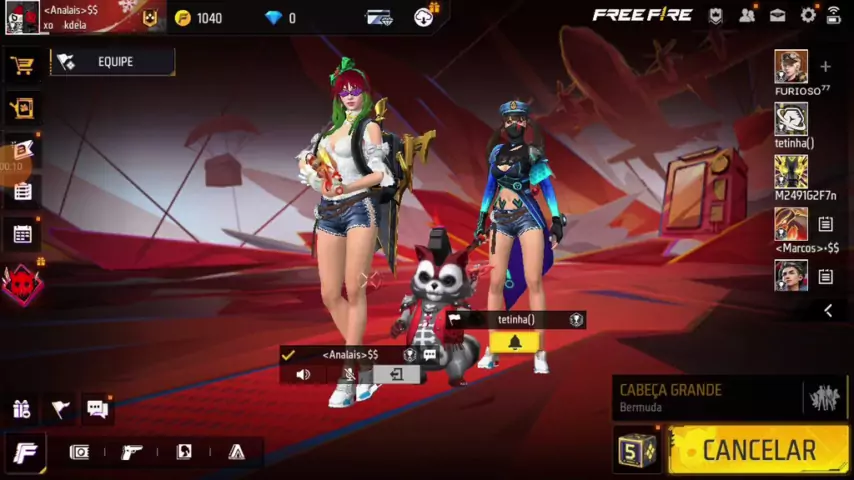This screenshot has height=480, width=854.
Task: Open the calendar events icon
Action: tap(22, 235)
